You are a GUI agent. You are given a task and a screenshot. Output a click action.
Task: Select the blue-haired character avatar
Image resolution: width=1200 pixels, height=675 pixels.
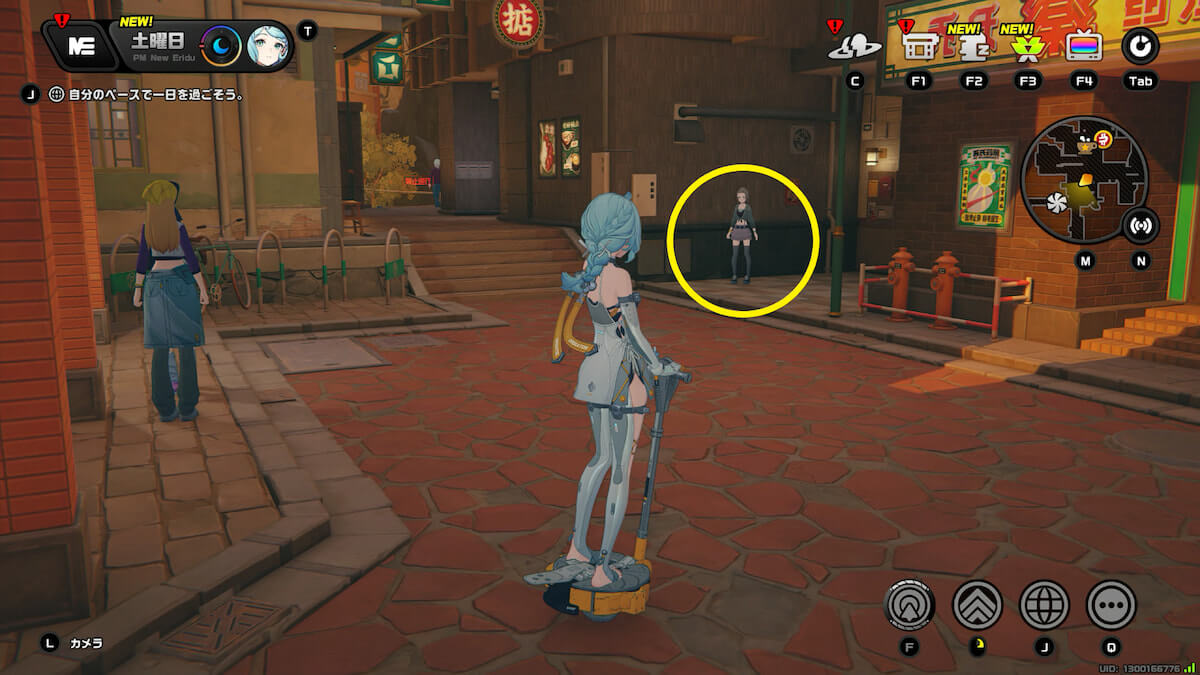267,46
